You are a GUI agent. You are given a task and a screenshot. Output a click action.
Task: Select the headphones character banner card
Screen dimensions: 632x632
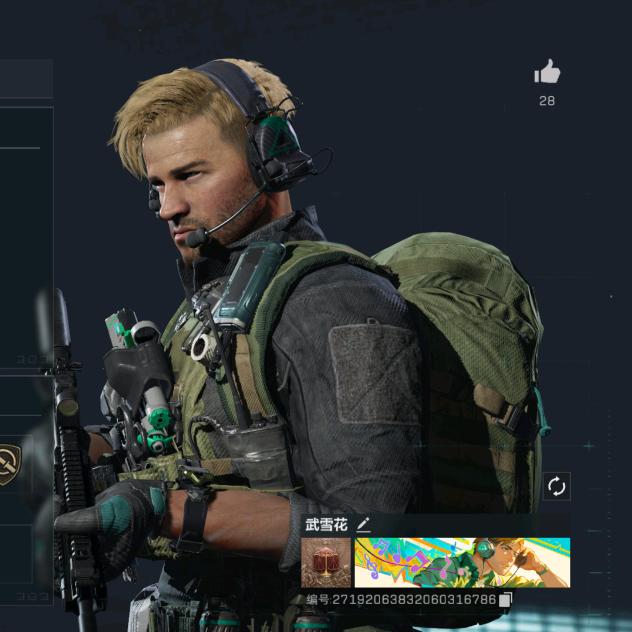(462, 563)
